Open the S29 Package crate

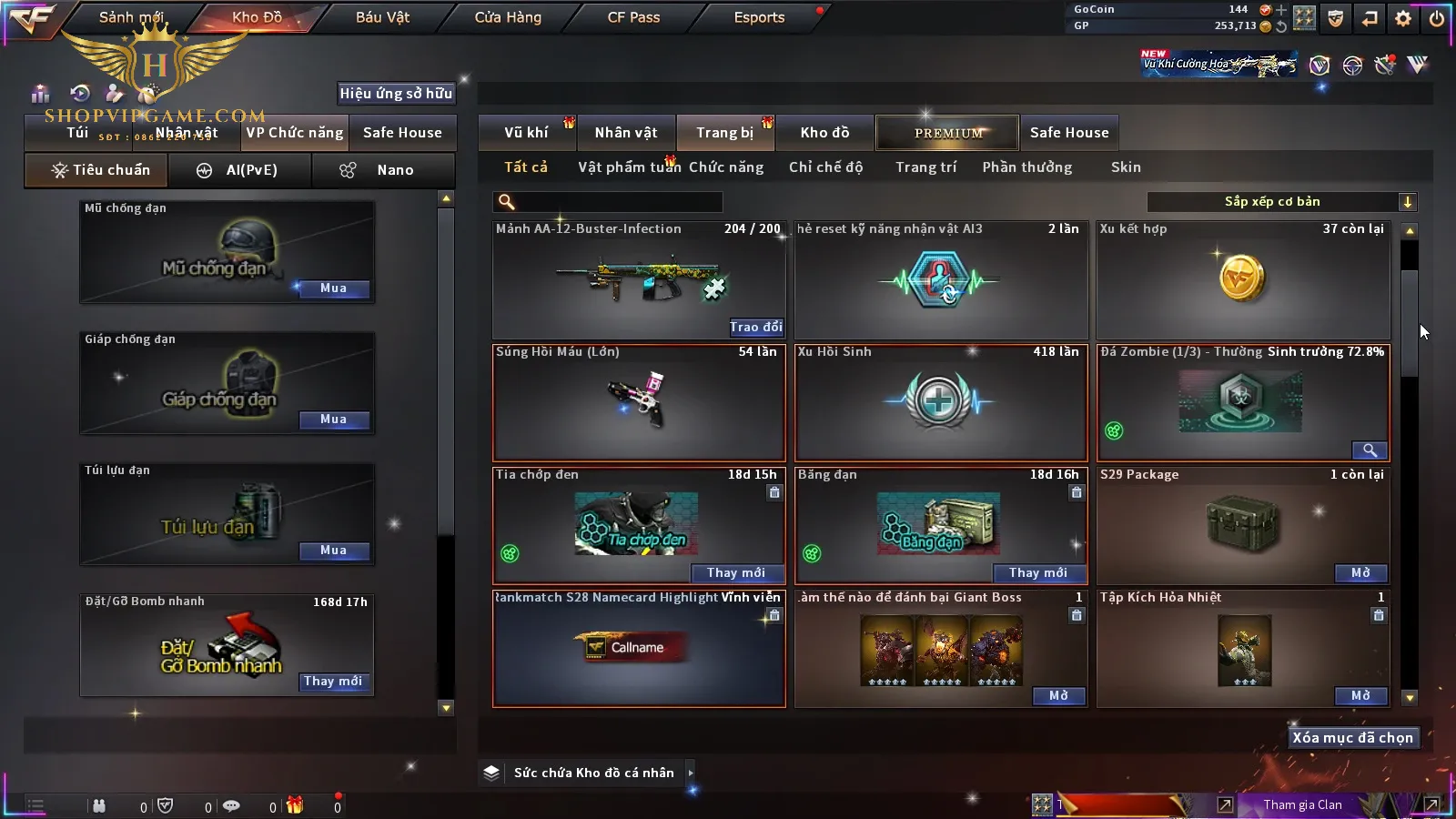coord(1360,572)
